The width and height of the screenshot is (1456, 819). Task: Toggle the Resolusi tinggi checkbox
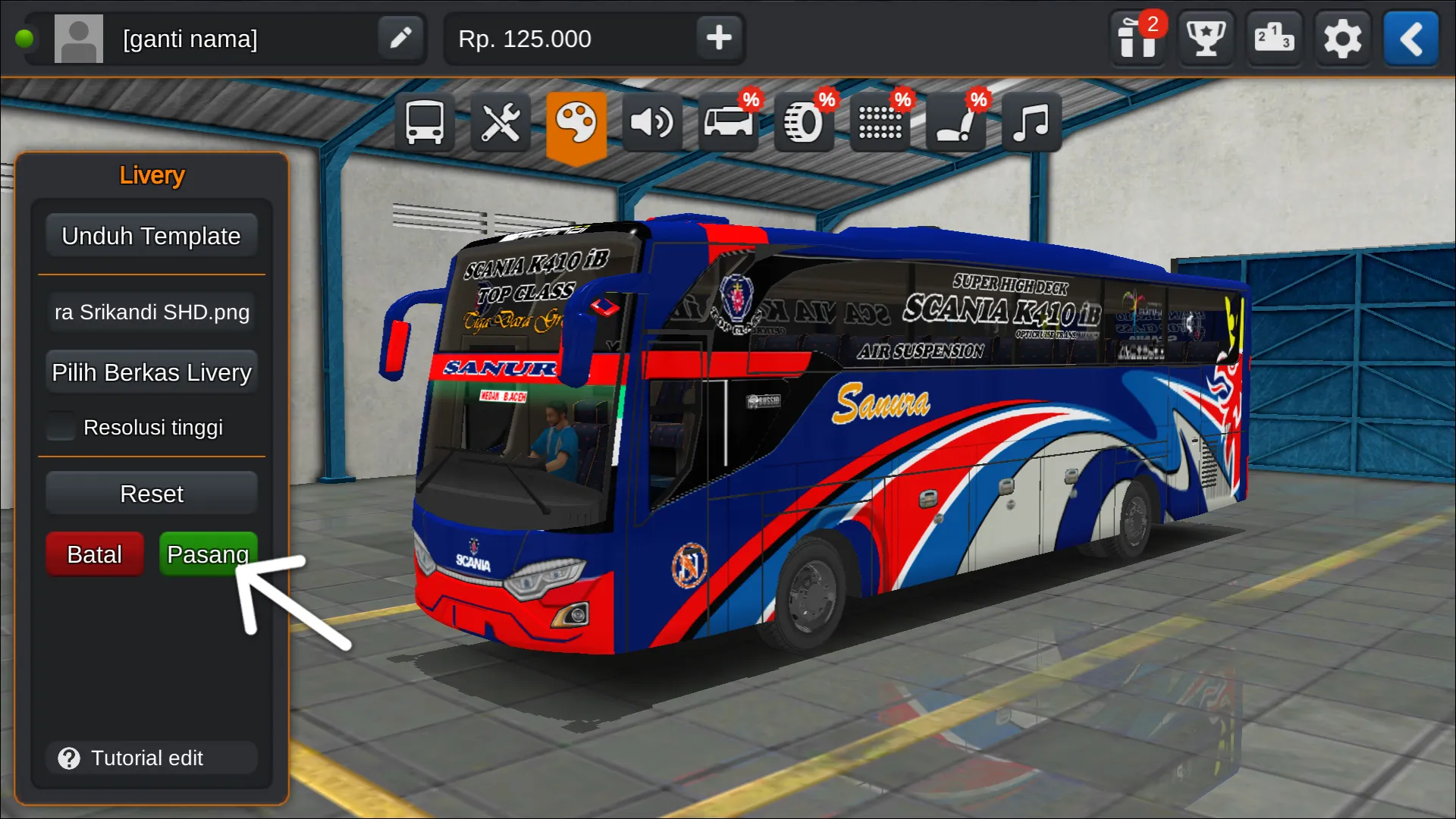[x=61, y=427]
